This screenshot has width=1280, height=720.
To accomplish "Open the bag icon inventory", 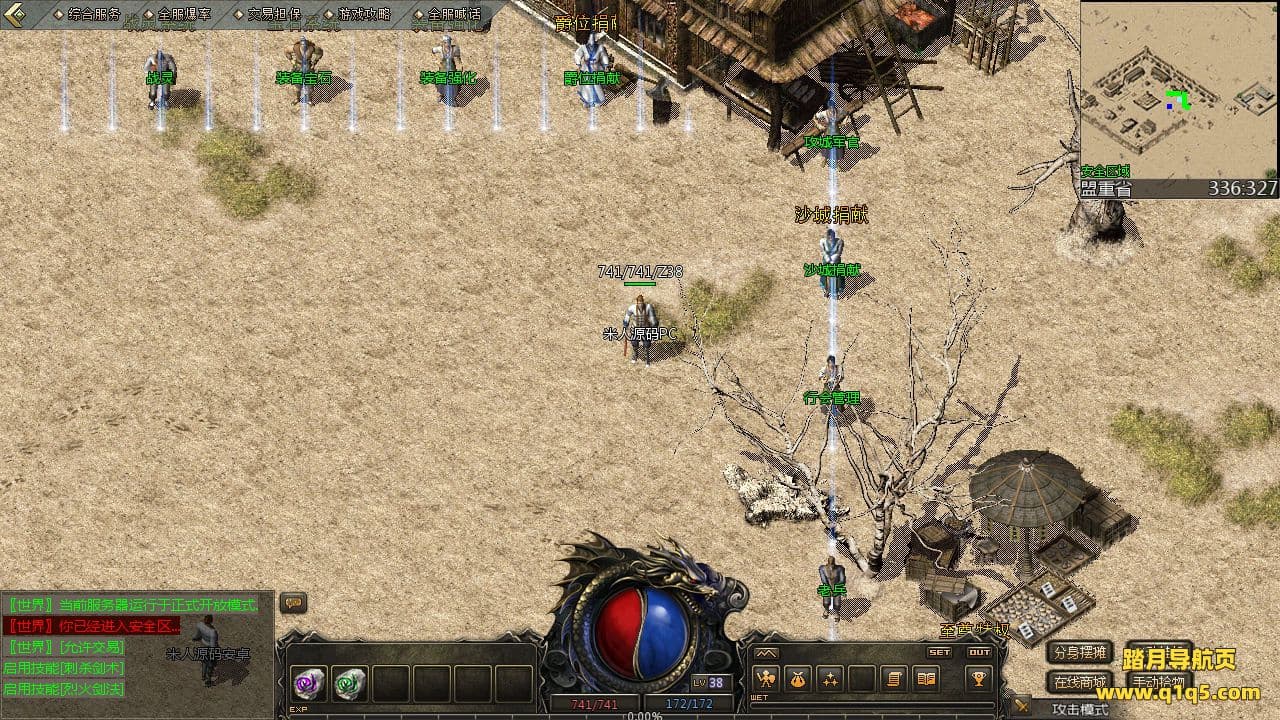I will point(798,679).
